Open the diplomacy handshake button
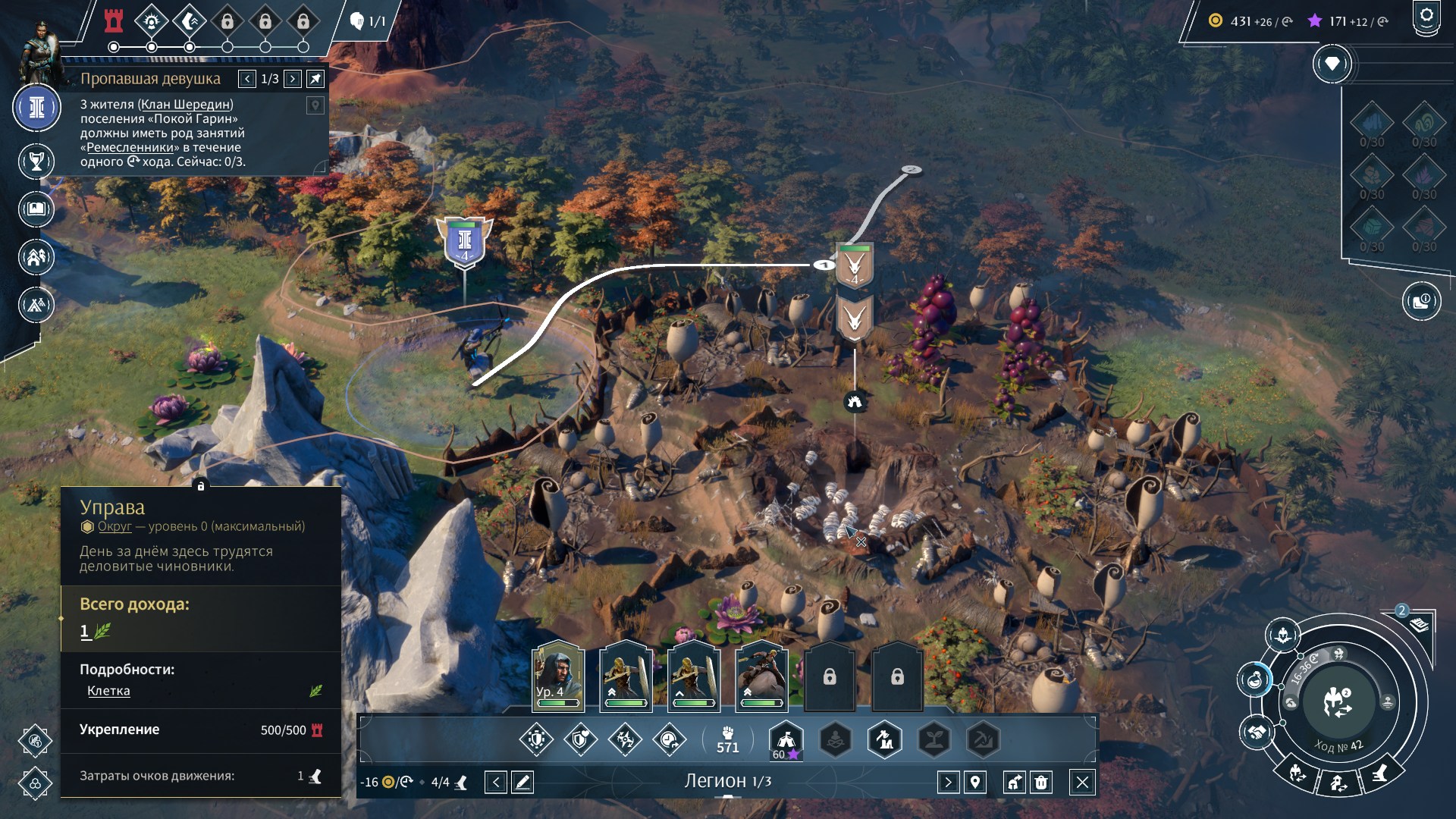This screenshot has width=1456, height=819. pos(1257,733)
